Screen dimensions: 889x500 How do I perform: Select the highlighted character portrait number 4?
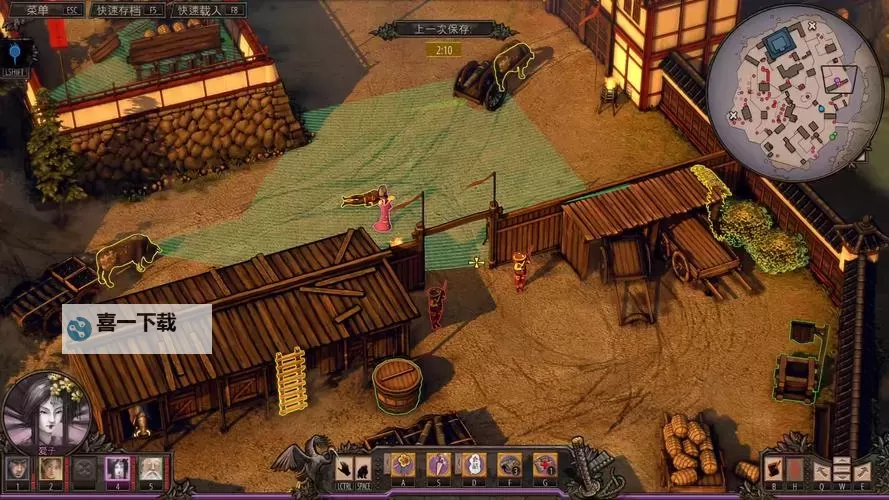pos(118,468)
